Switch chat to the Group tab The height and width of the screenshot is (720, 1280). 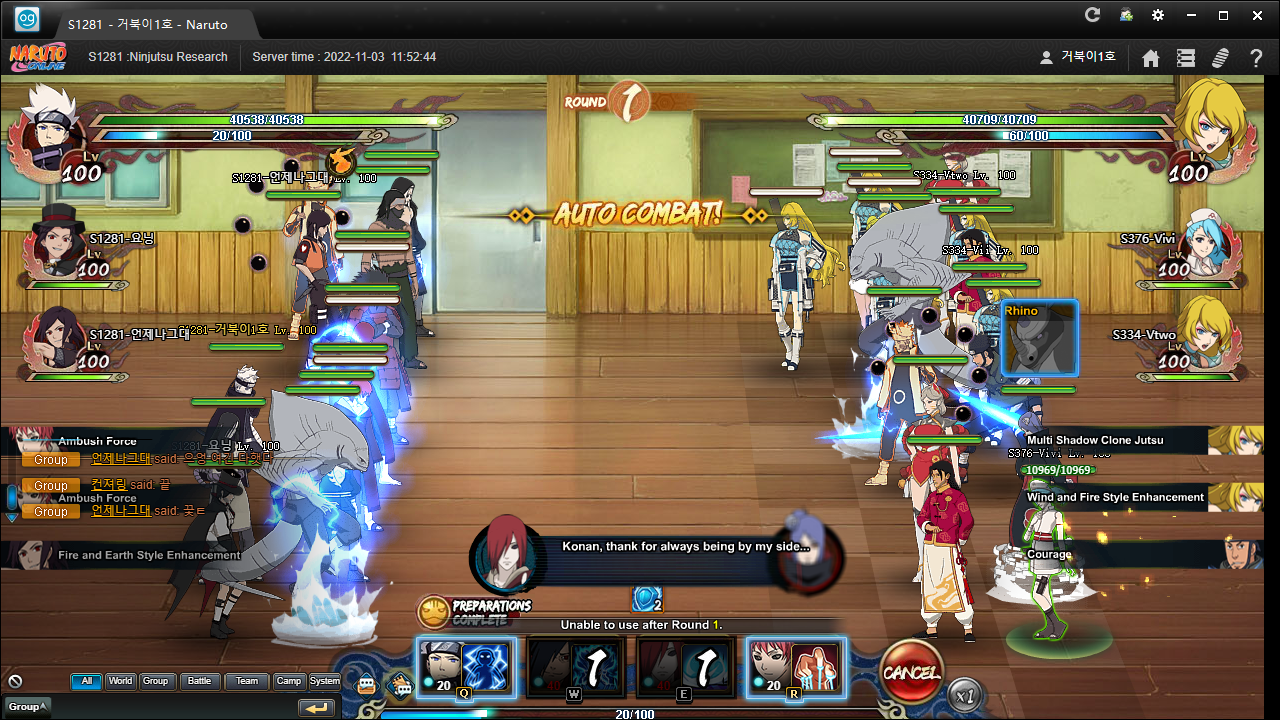coord(156,681)
